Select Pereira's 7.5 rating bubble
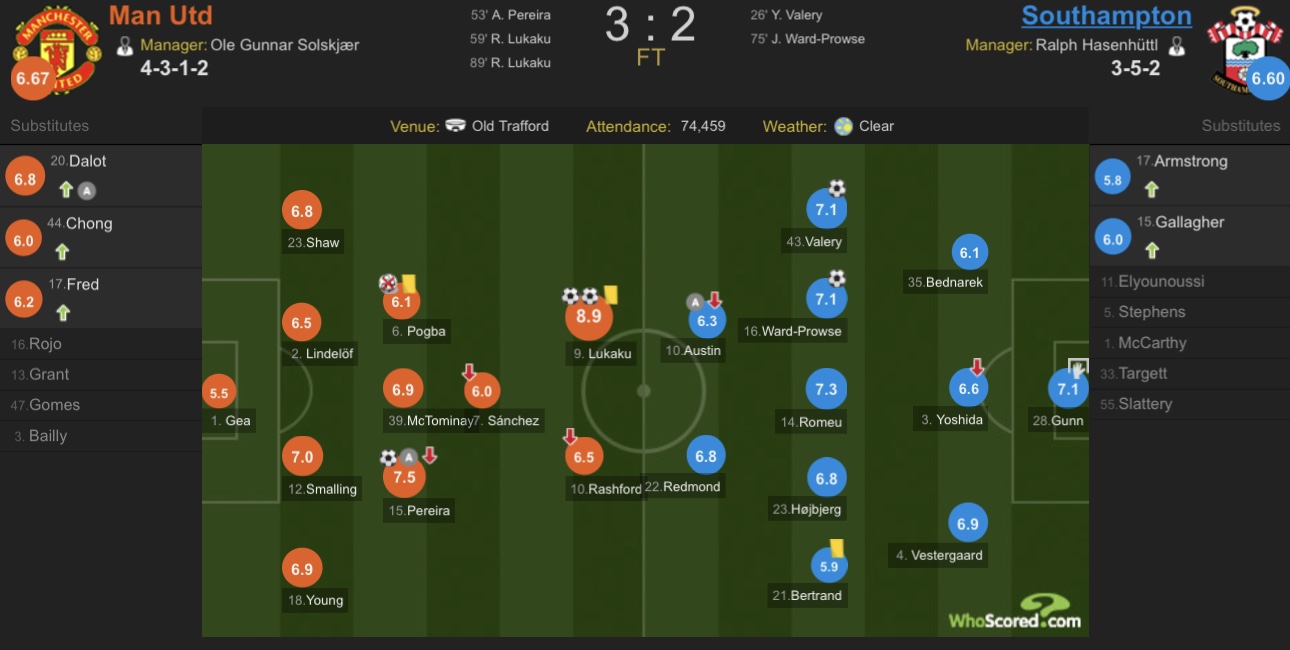The height and width of the screenshot is (650, 1290). (404, 478)
